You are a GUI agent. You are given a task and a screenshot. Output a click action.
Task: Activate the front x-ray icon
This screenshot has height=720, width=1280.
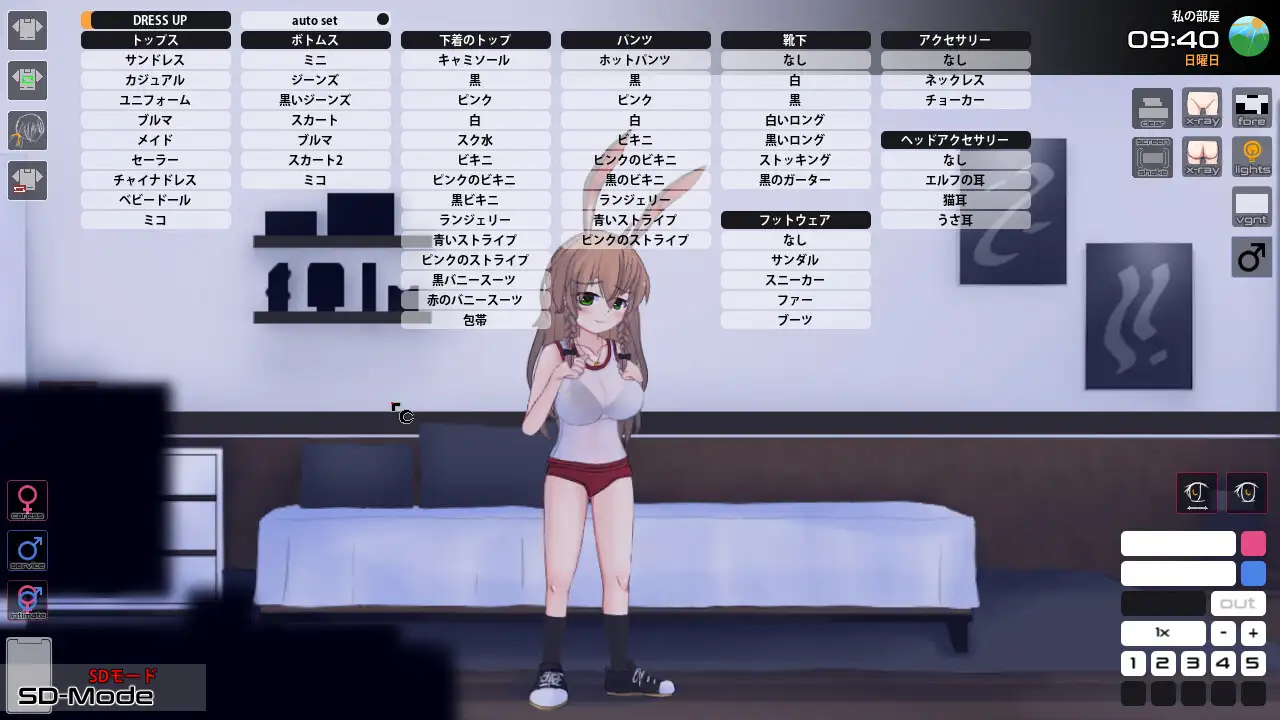click(x=1201, y=108)
